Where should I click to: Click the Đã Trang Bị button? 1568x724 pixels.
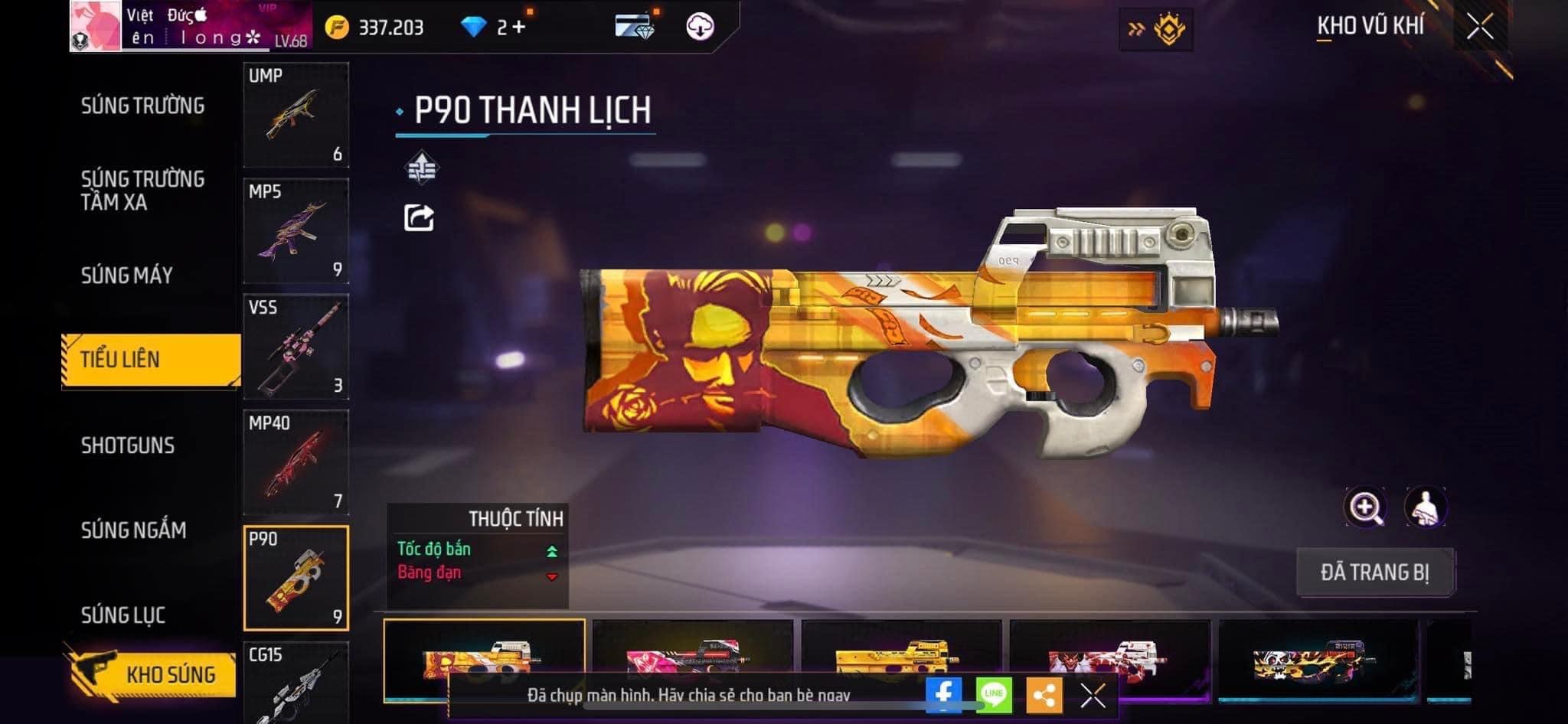point(1374,572)
